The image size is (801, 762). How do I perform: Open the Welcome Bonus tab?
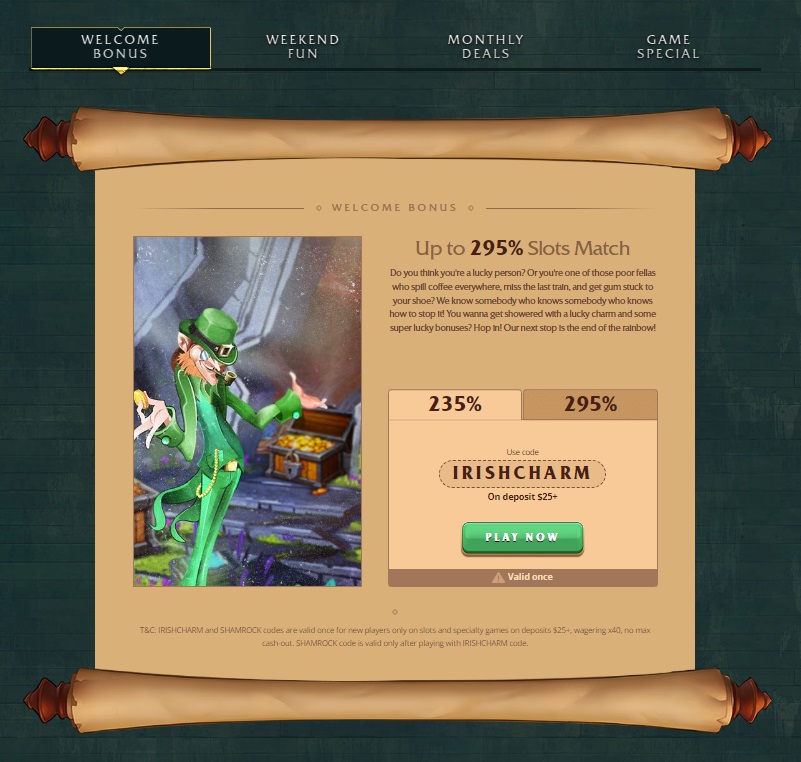pos(121,47)
